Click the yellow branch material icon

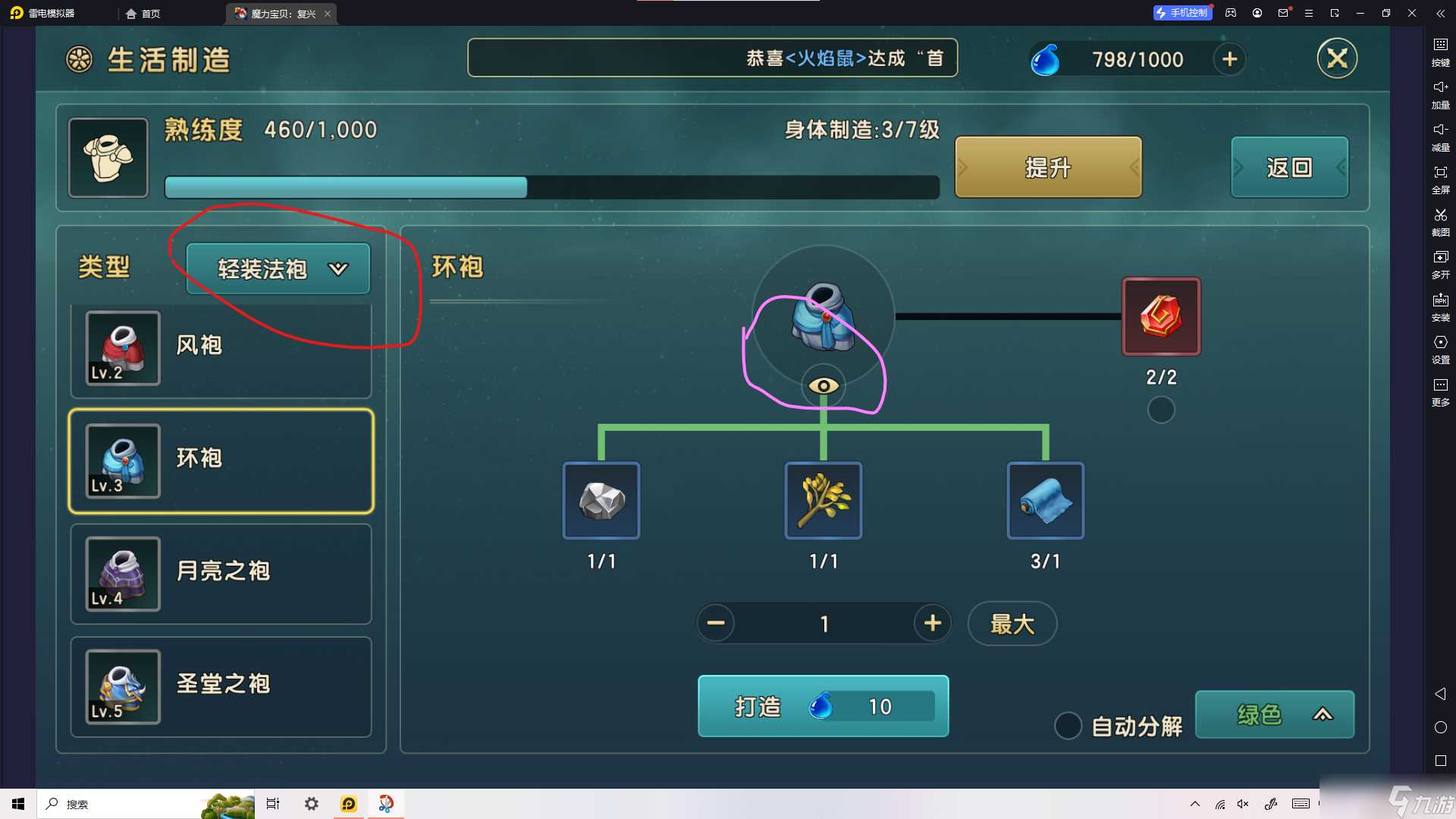tap(823, 500)
